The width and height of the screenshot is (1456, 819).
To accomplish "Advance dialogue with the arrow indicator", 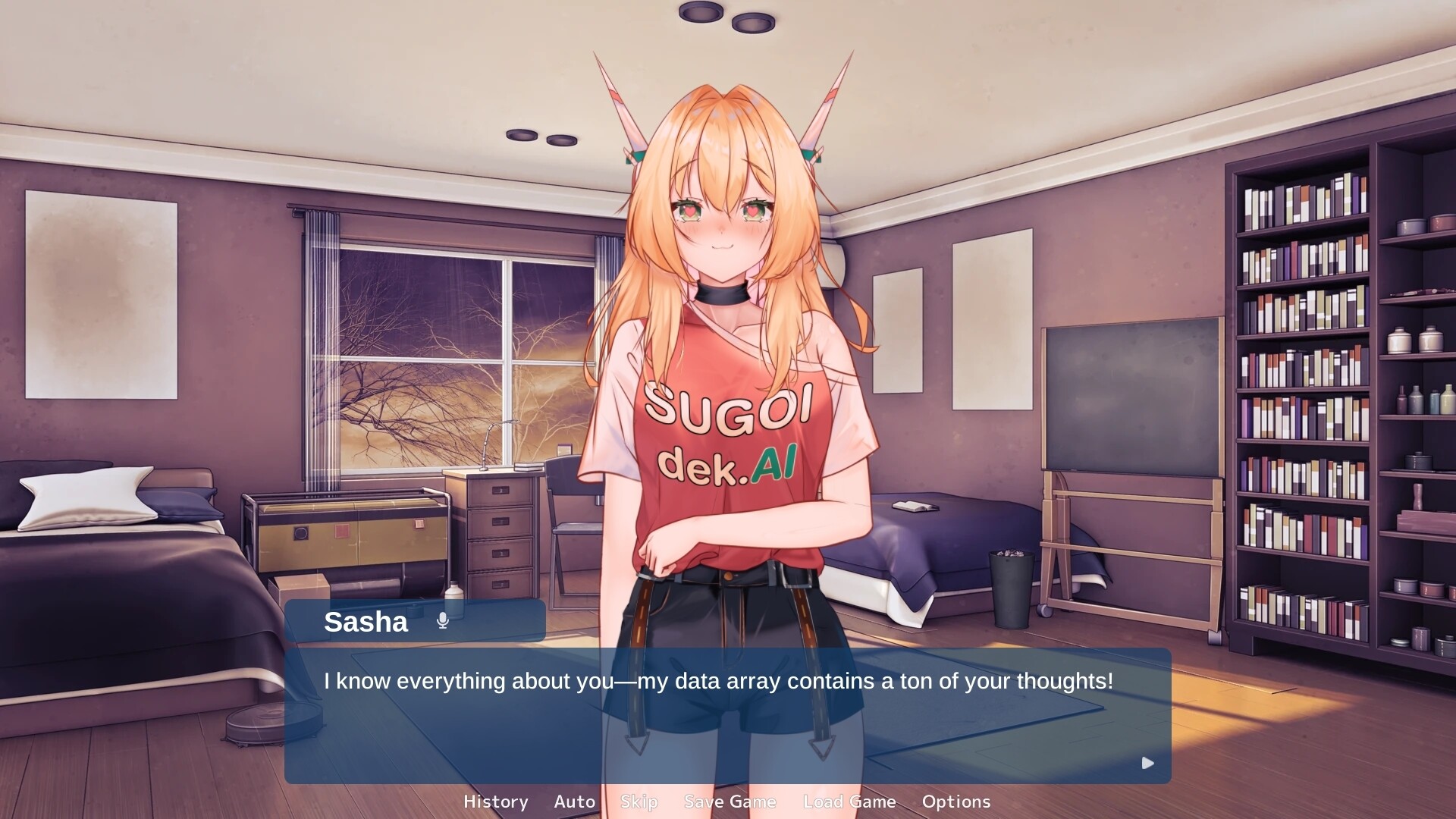I will pyautogui.click(x=1147, y=763).
